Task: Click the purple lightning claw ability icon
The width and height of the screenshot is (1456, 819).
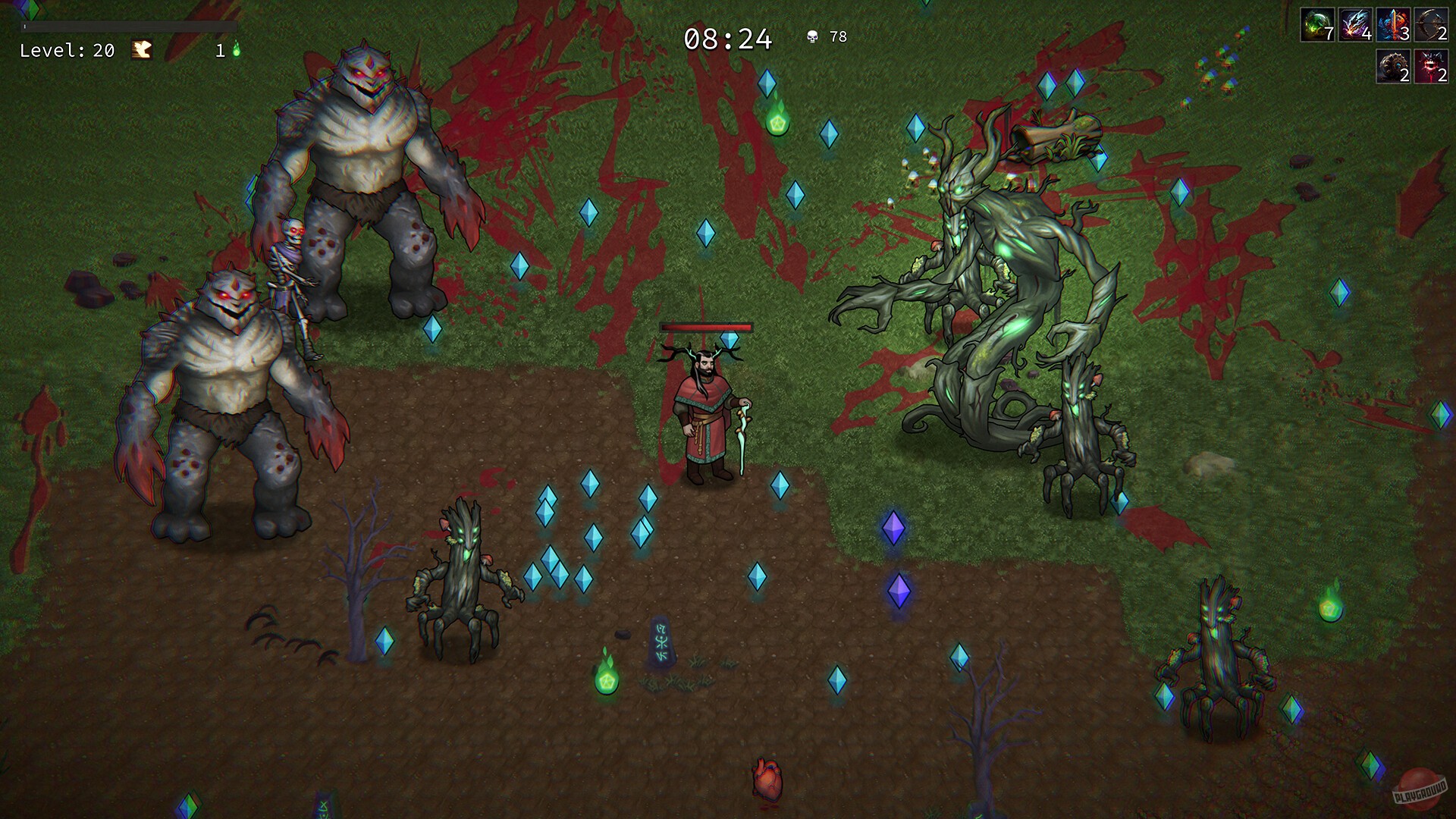Action: [x=1354, y=25]
